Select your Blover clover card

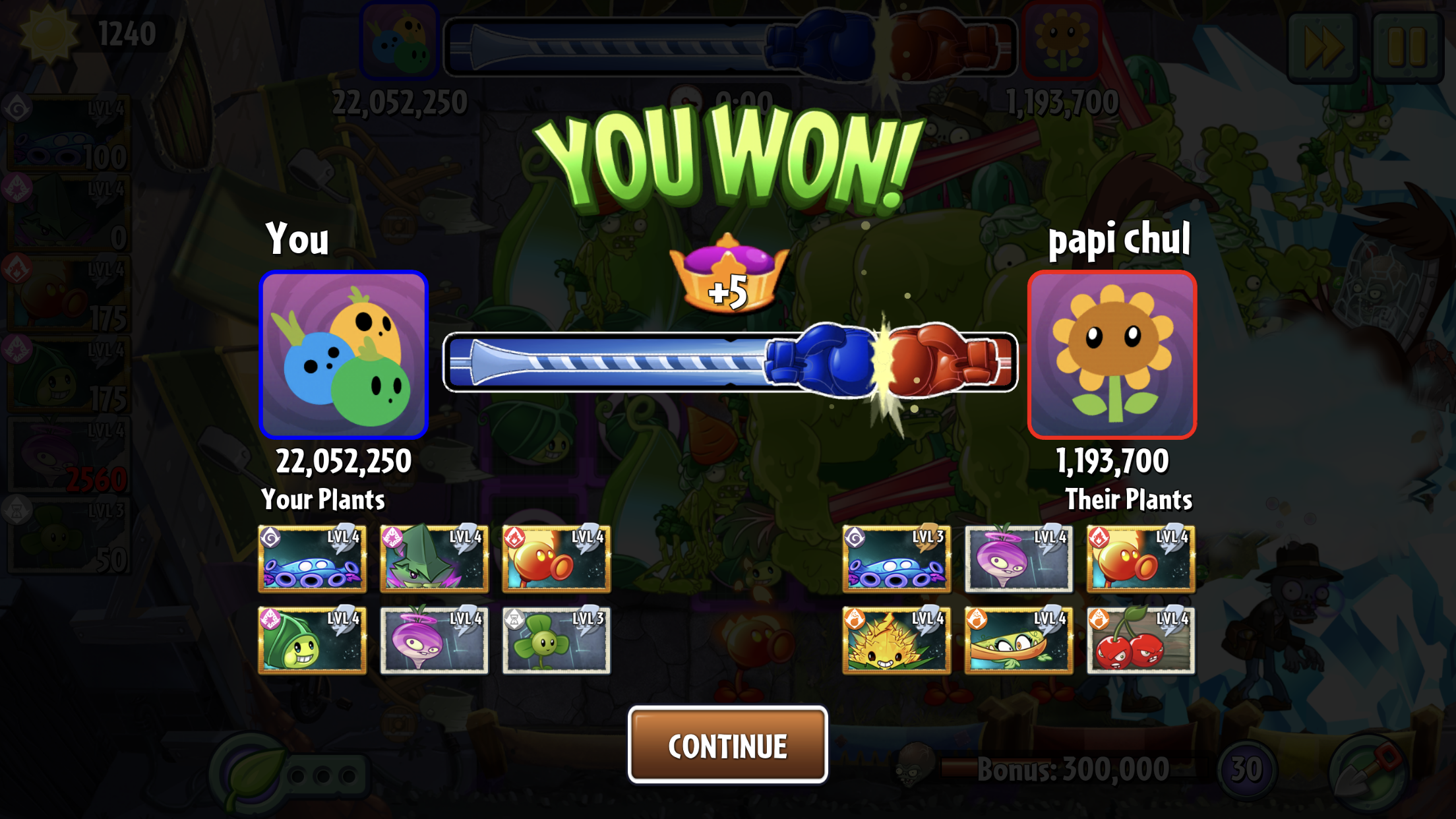556,640
